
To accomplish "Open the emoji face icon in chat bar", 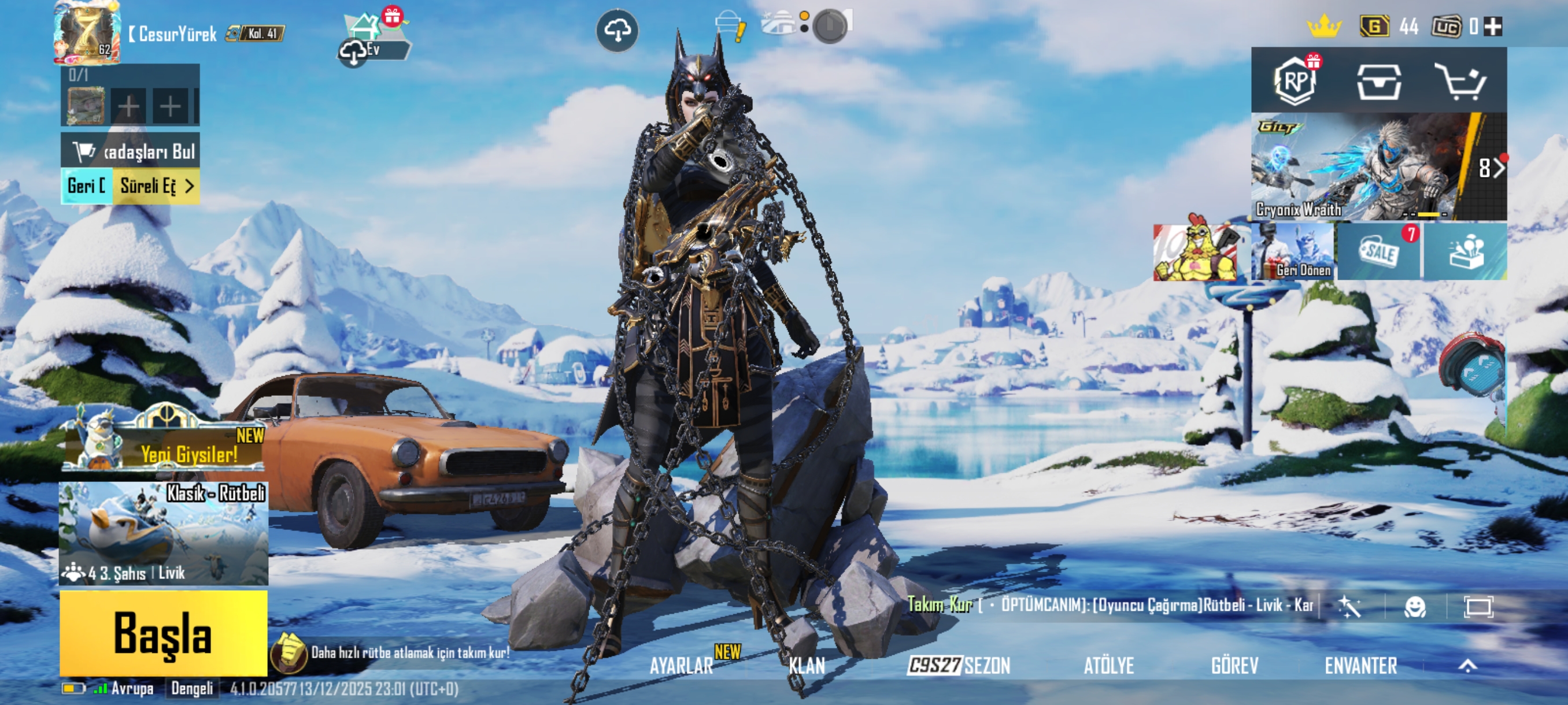I will click(1415, 606).
